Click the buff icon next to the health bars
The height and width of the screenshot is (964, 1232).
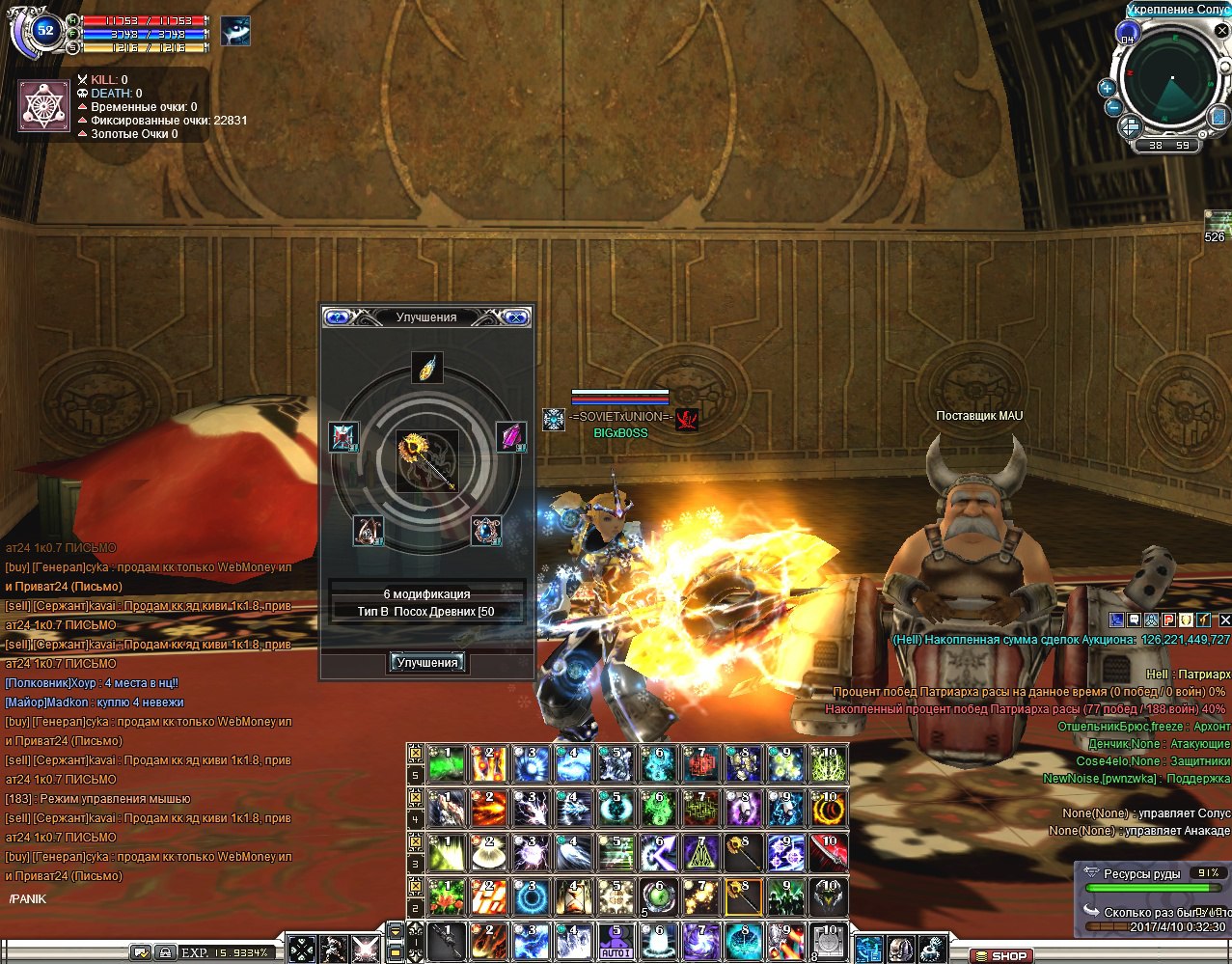click(x=235, y=31)
